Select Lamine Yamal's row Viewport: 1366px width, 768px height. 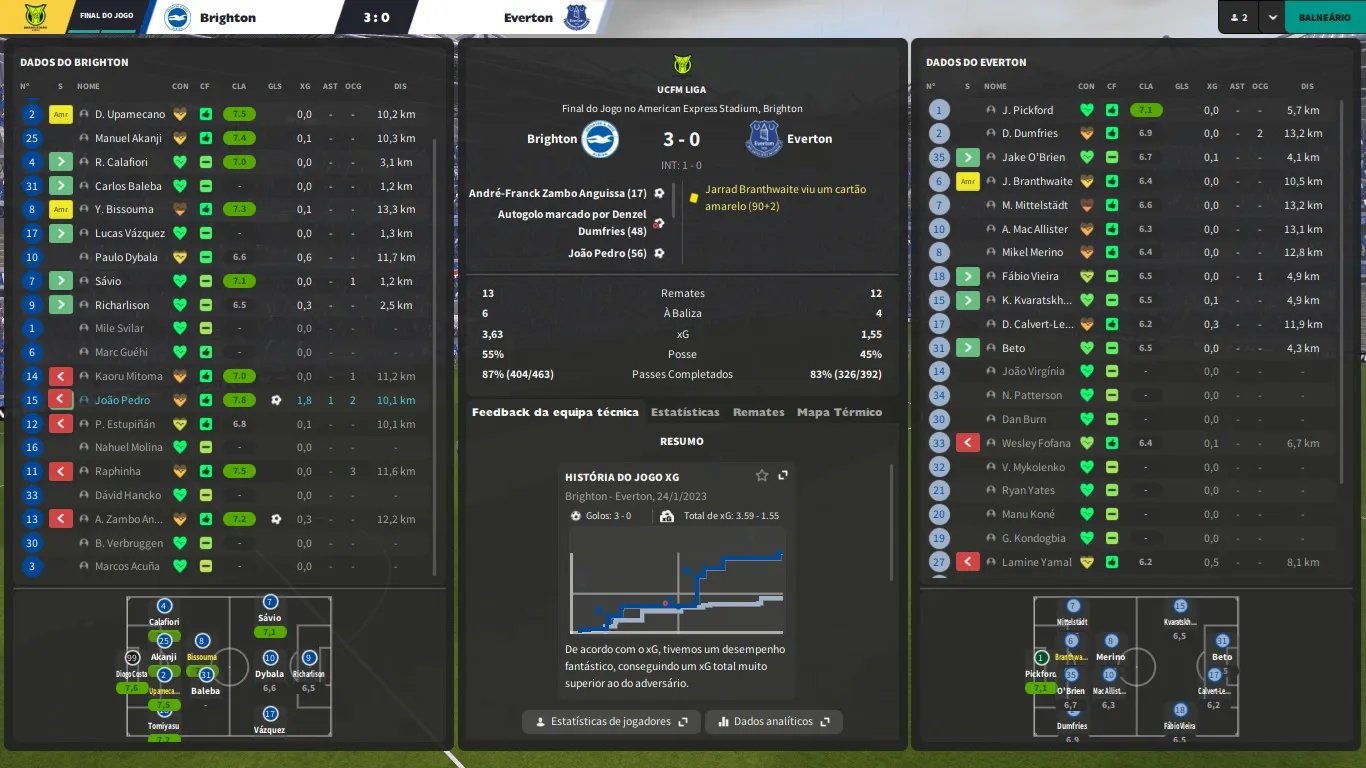tap(1036, 562)
